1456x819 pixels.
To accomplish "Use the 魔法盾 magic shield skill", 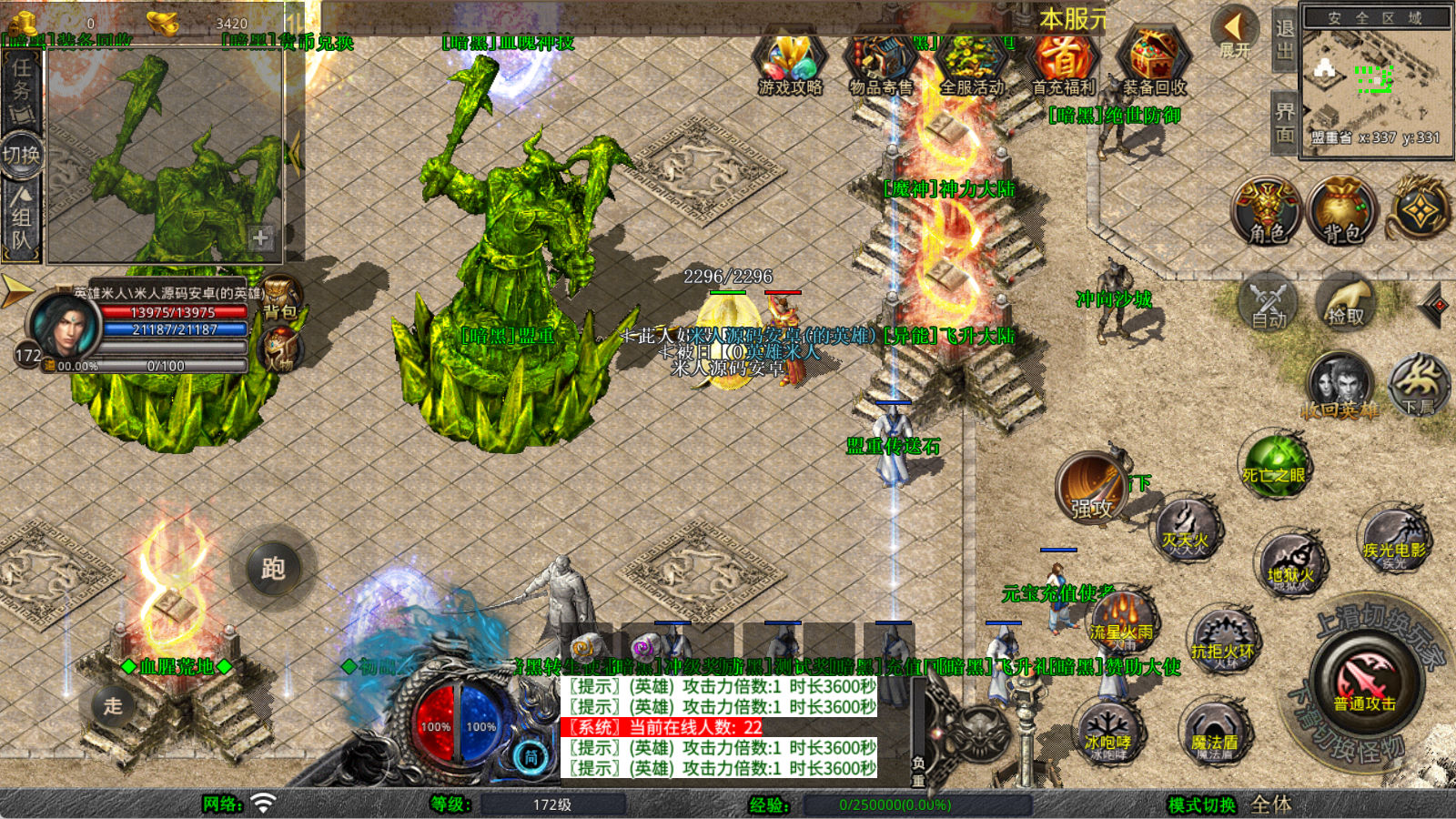I will click(x=1215, y=733).
